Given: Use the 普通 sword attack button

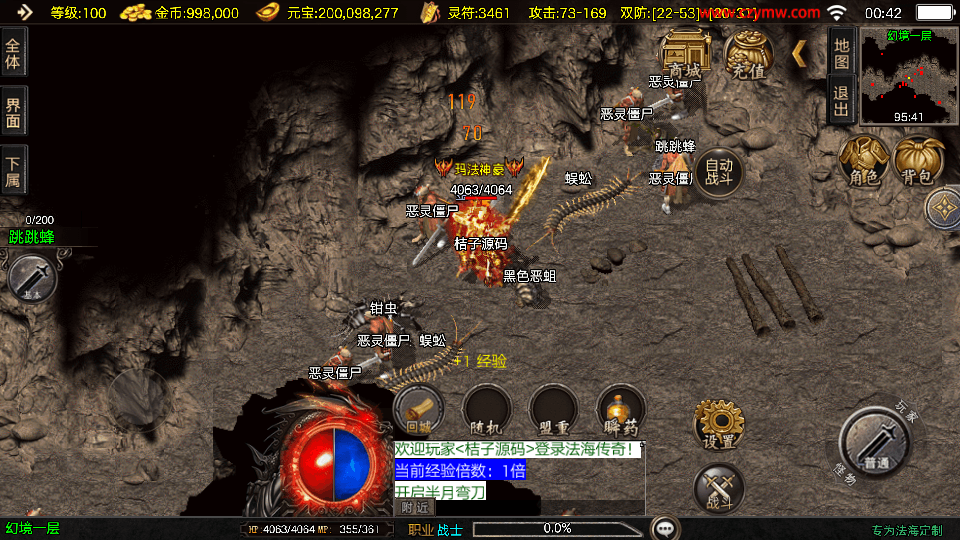Looking at the screenshot, I should 876,445.
